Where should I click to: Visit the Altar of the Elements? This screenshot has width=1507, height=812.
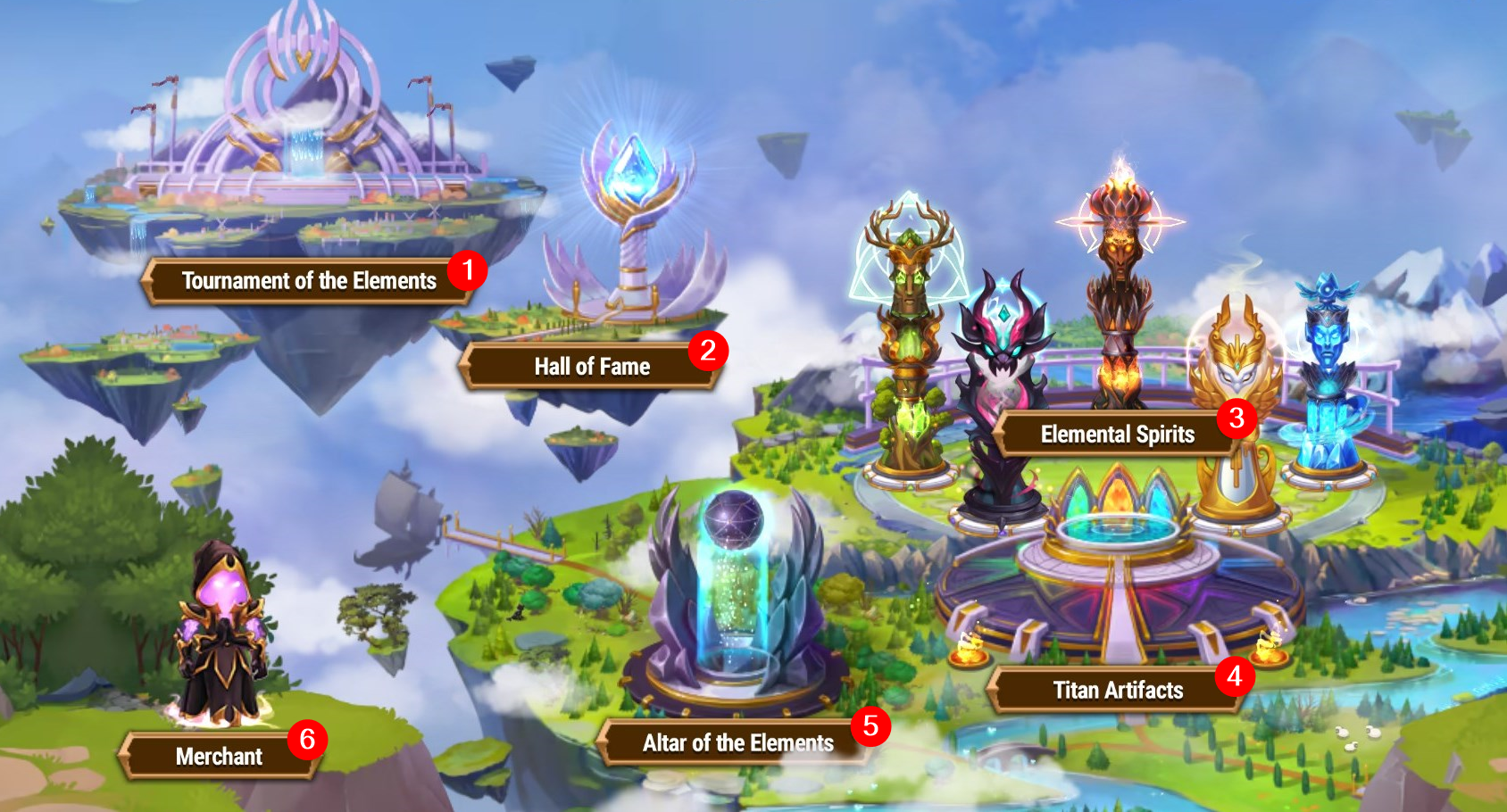click(737, 742)
